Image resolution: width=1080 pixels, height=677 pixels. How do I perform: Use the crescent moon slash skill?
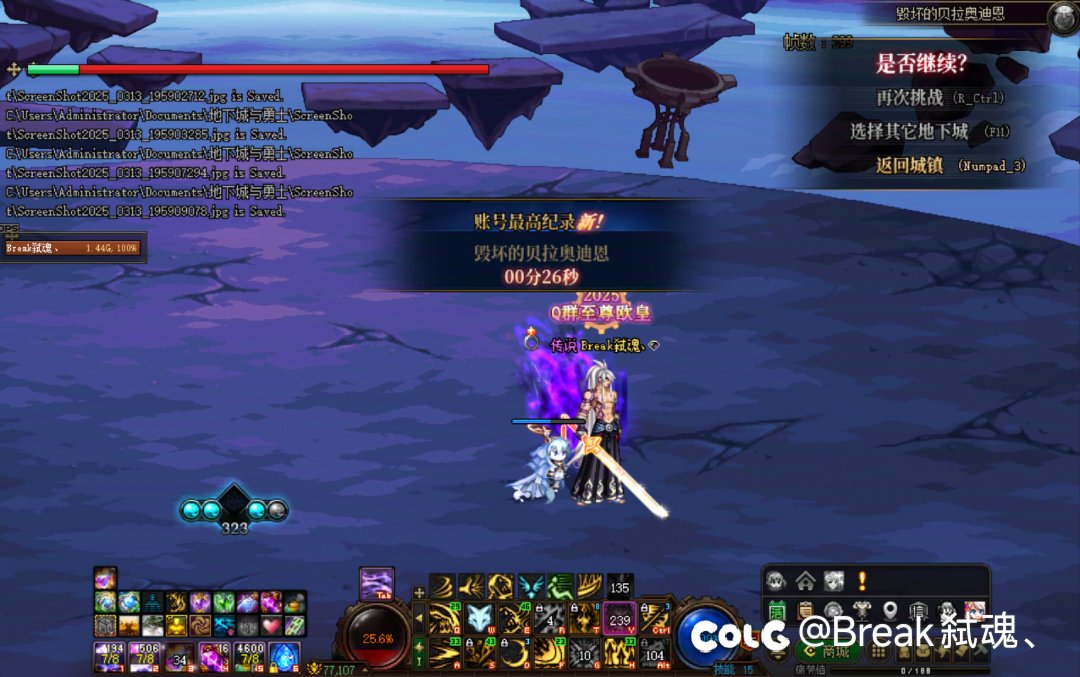click(516, 653)
